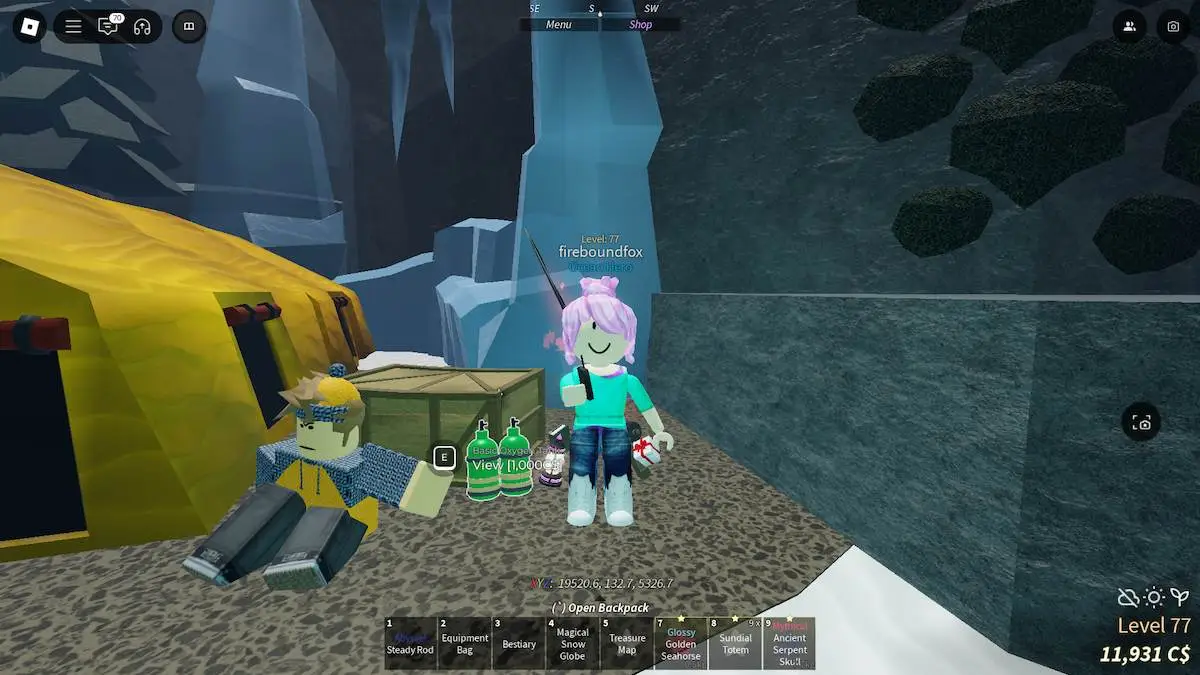Open the chat with 70 unread messages
The width and height of the screenshot is (1200, 675).
pyautogui.click(x=108, y=26)
